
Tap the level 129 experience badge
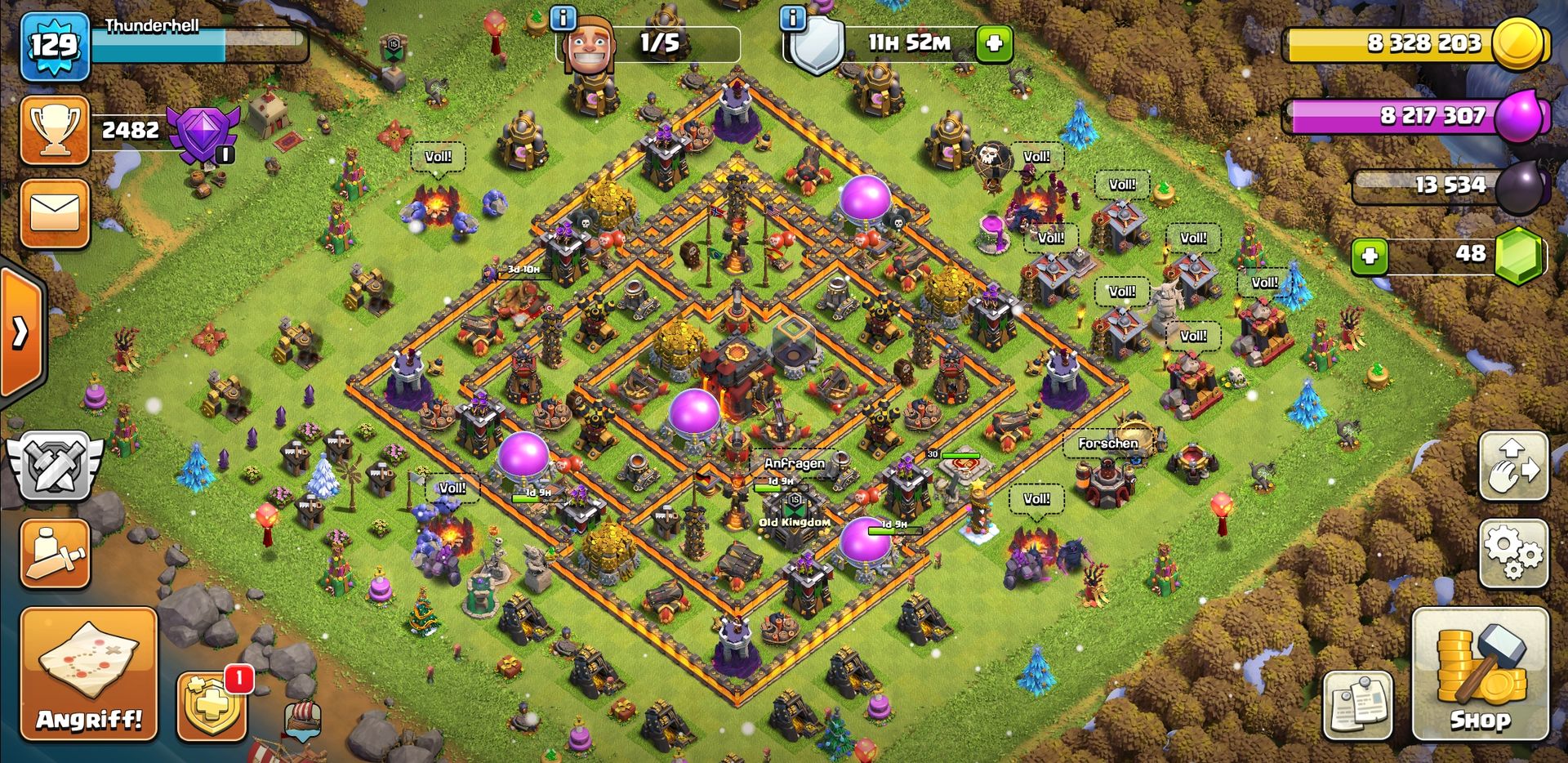coord(54,46)
